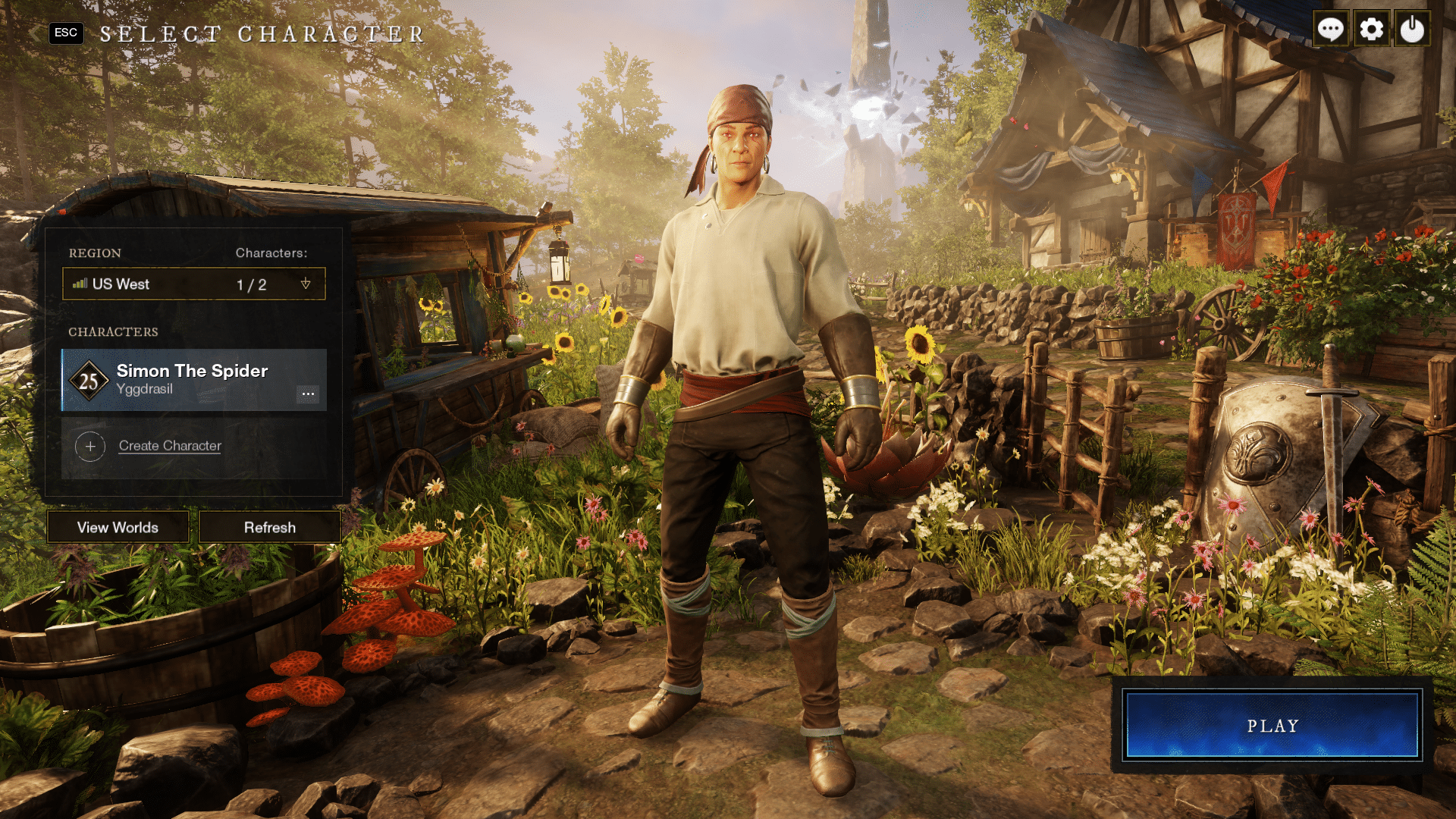
Task: Open the View Worlds screen
Action: pyautogui.click(x=117, y=527)
